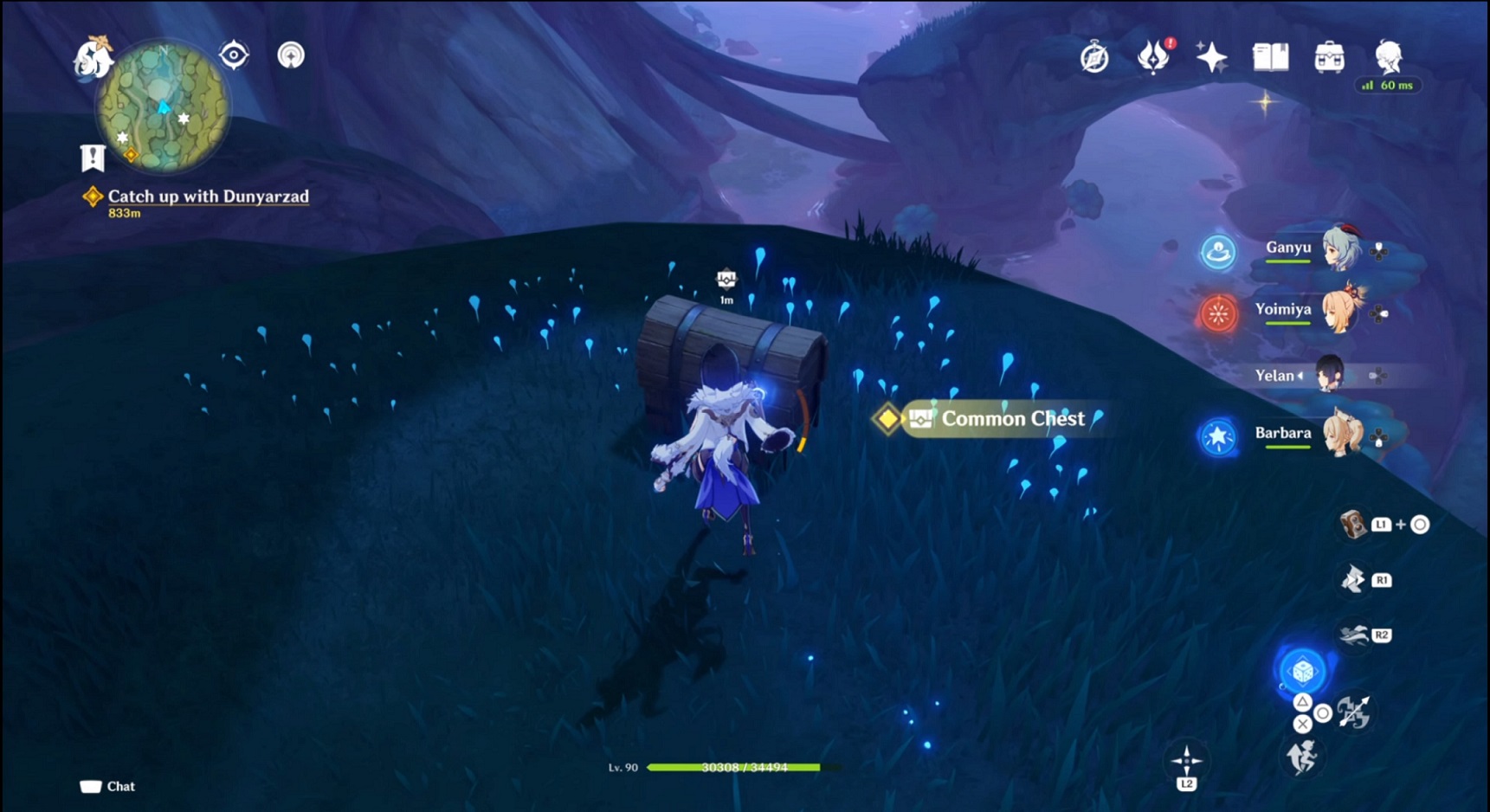Open the Wish menu star icon

coord(1212,55)
